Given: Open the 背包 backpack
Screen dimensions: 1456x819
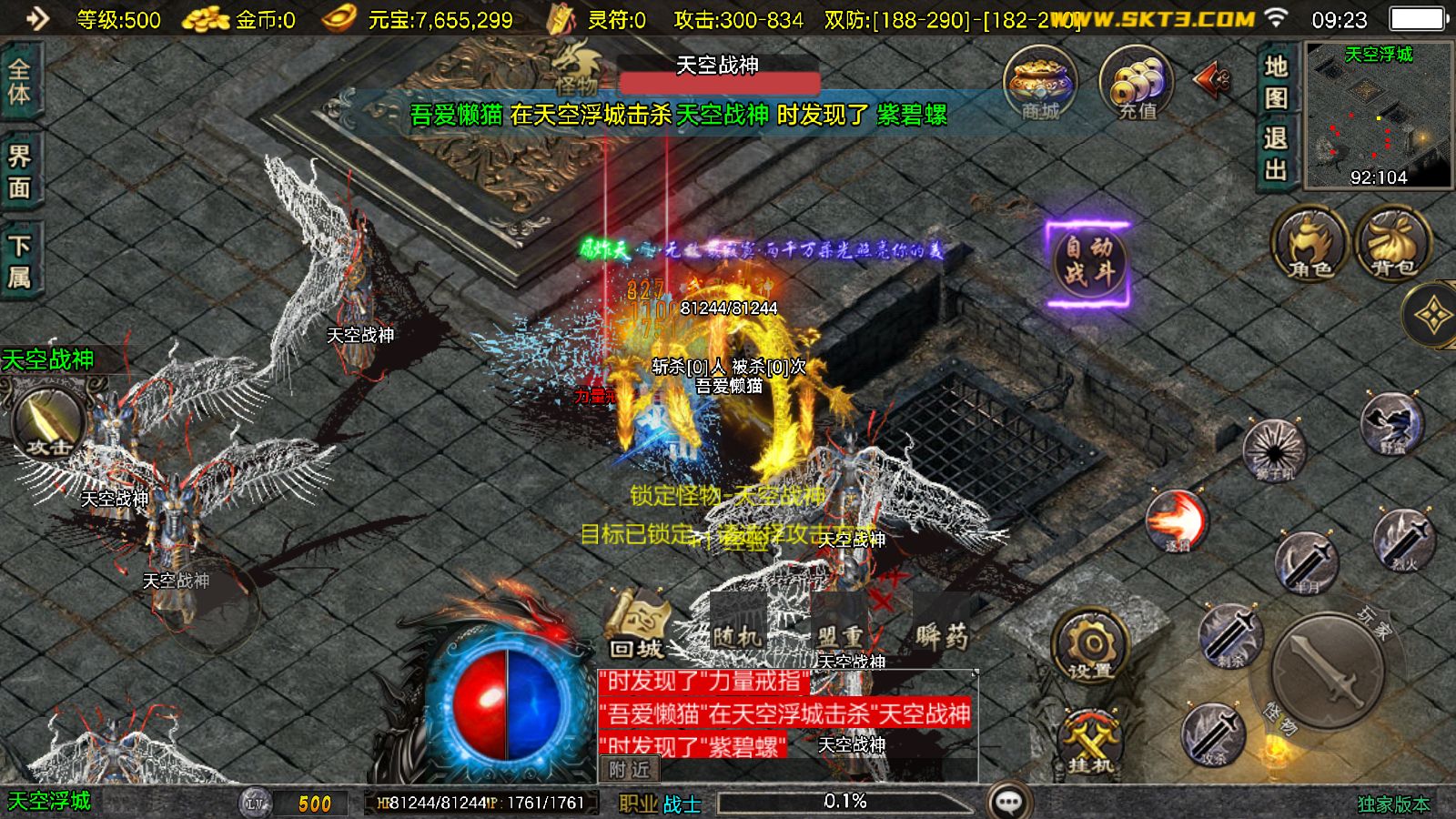Looking at the screenshot, I should coord(1393,243).
